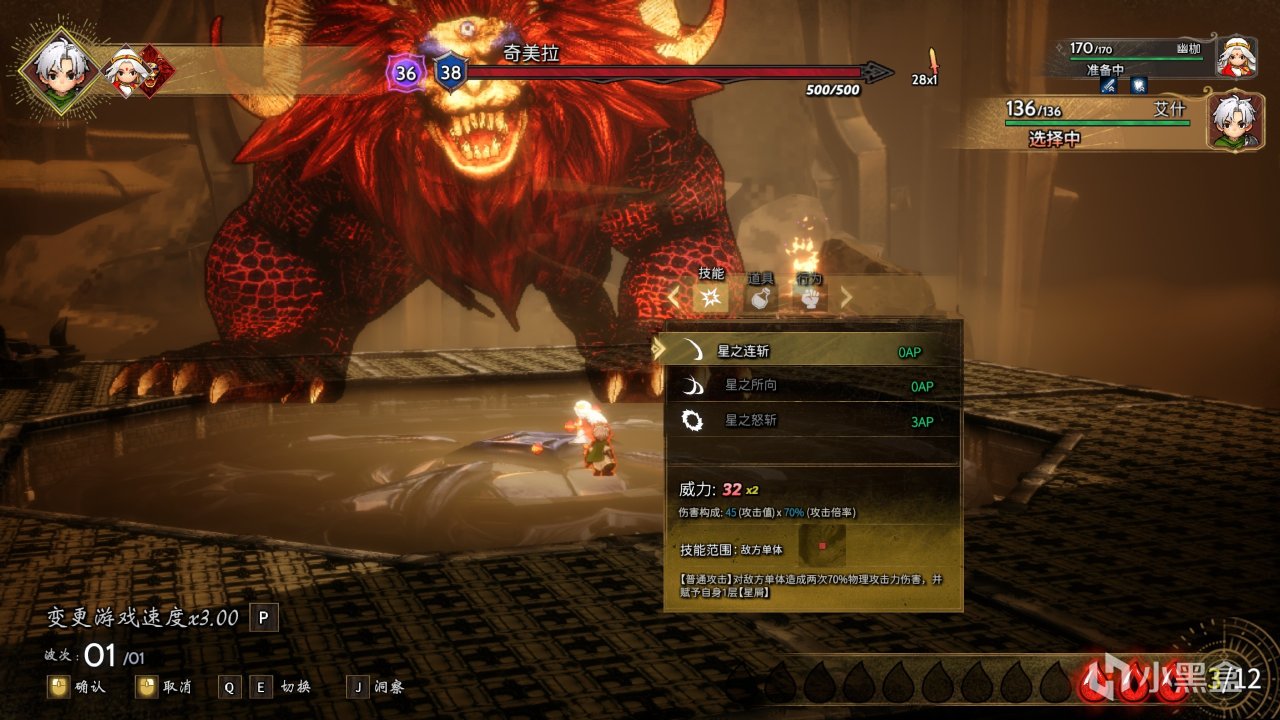Screen dimensions: 1280x720
Task: Click the sword icon next to 28x1
Action: (x=932, y=62)
